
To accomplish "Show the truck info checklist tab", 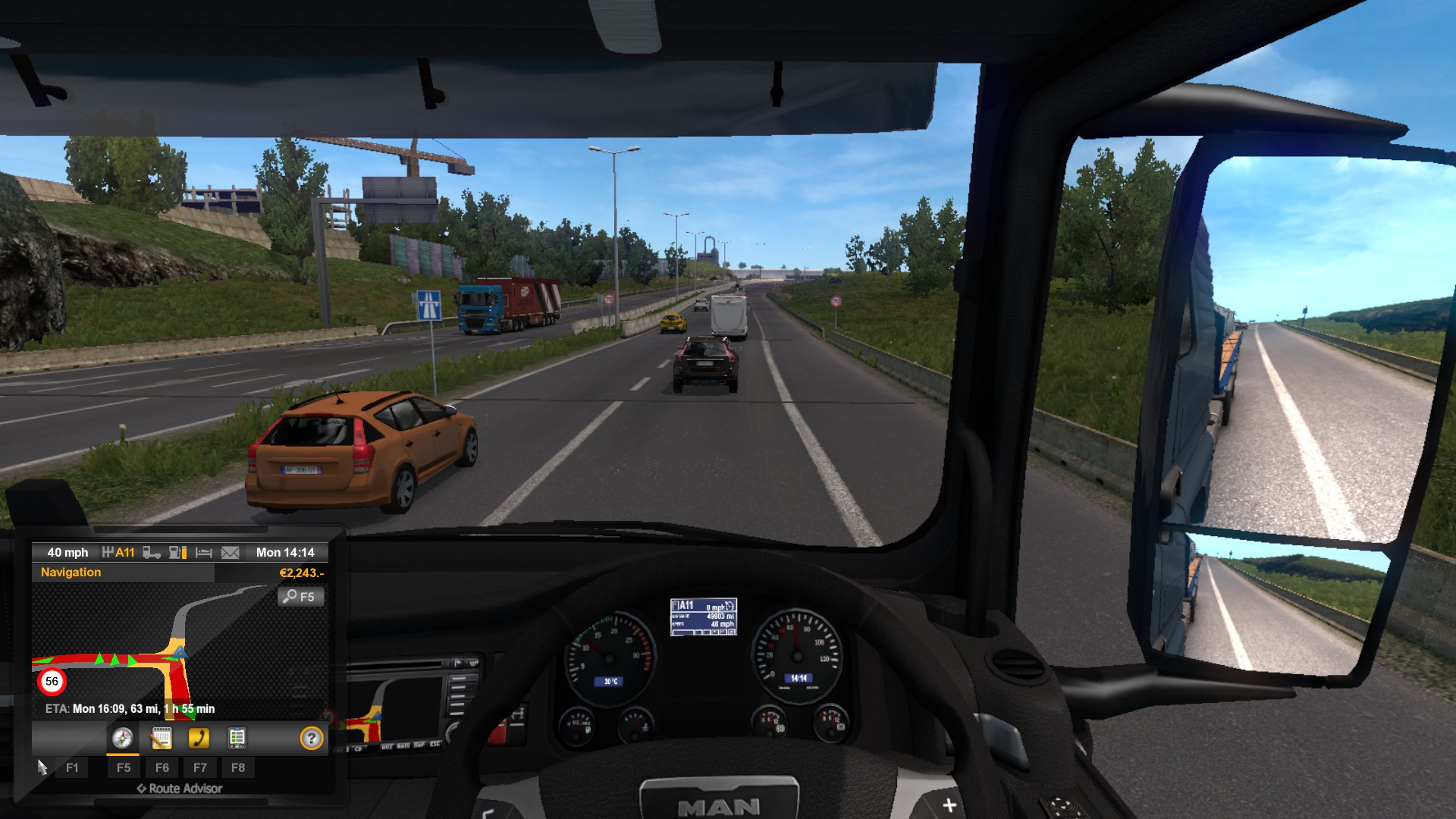I will [237, 738].
